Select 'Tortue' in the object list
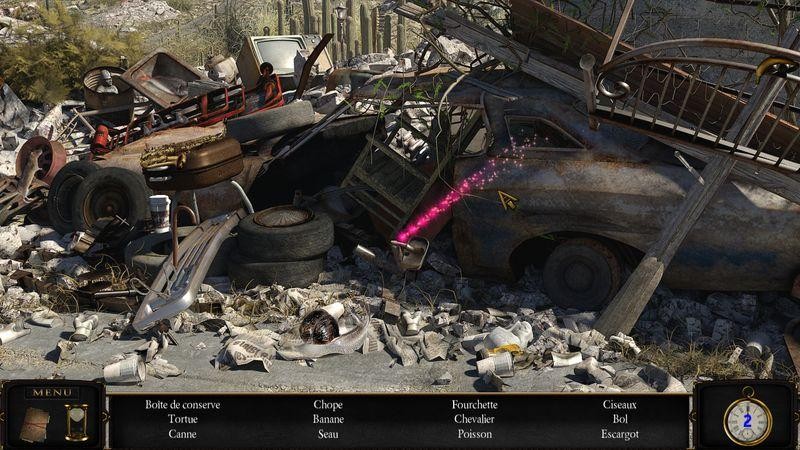This screenshot has width=800, height=450. pyautogui.click(x=182, y=420)
